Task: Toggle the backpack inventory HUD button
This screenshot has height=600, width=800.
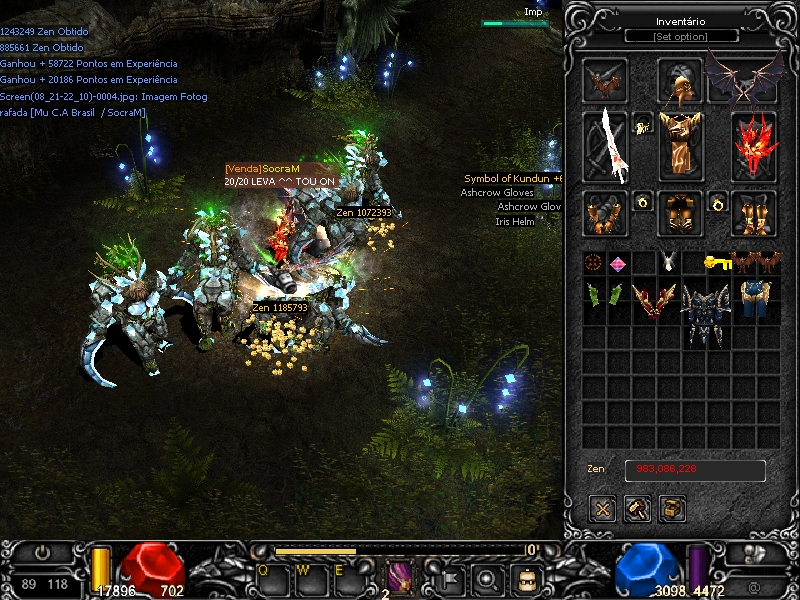Action: [x=523, y=577]
